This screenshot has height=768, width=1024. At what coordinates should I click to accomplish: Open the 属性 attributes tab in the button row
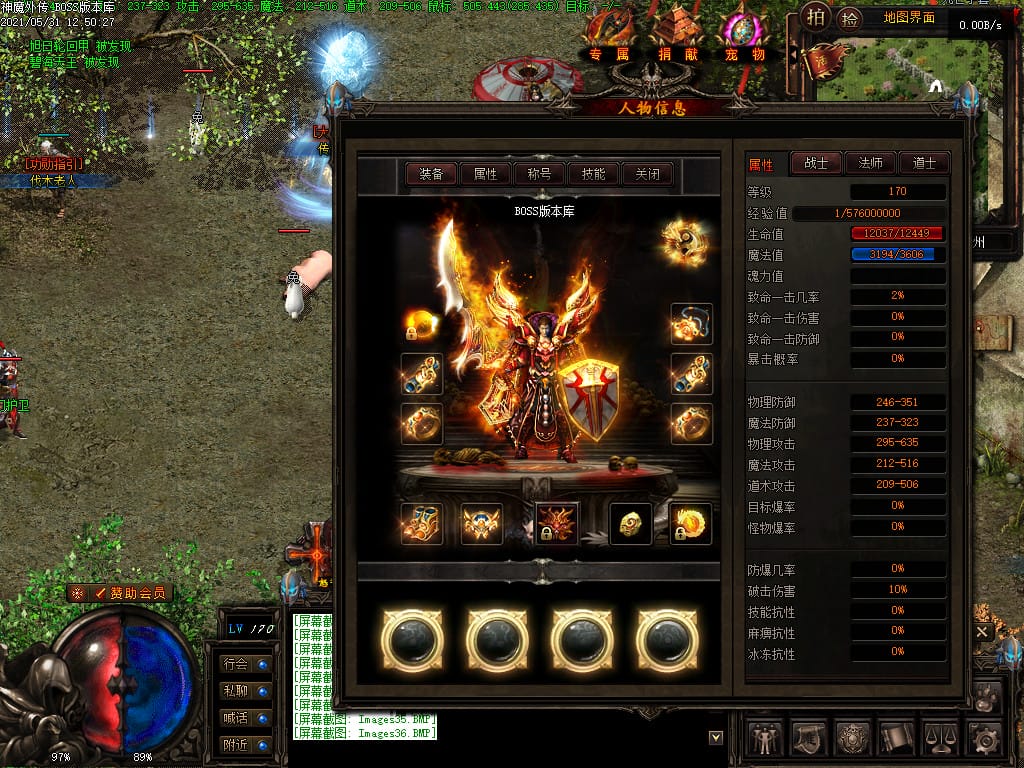(485, 174)
